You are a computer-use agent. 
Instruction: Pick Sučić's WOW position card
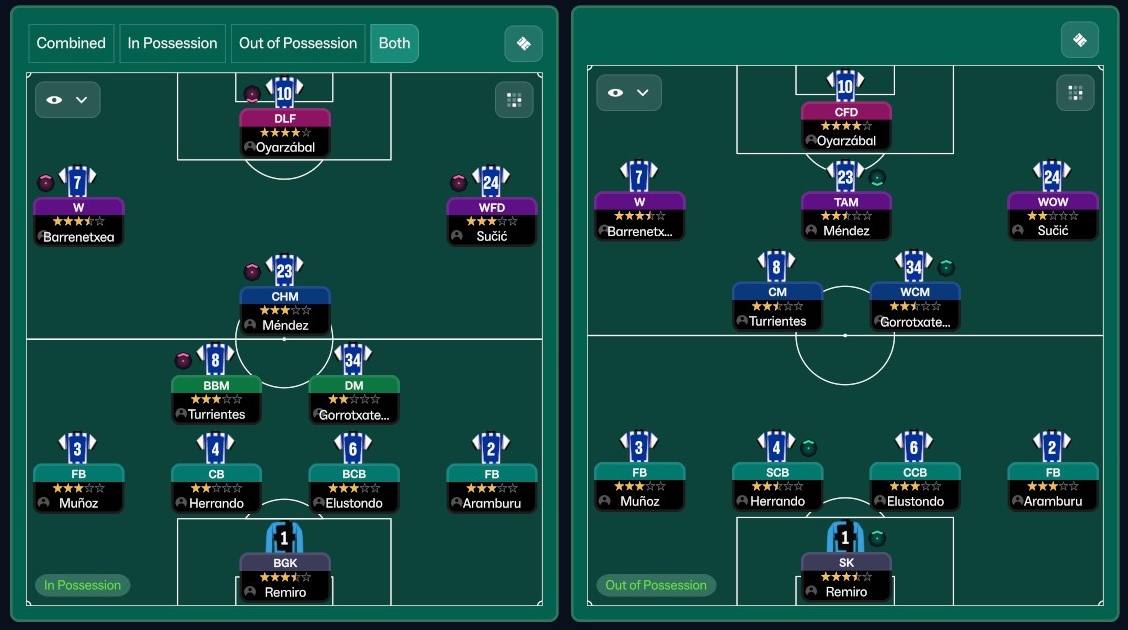[1052, 216]
